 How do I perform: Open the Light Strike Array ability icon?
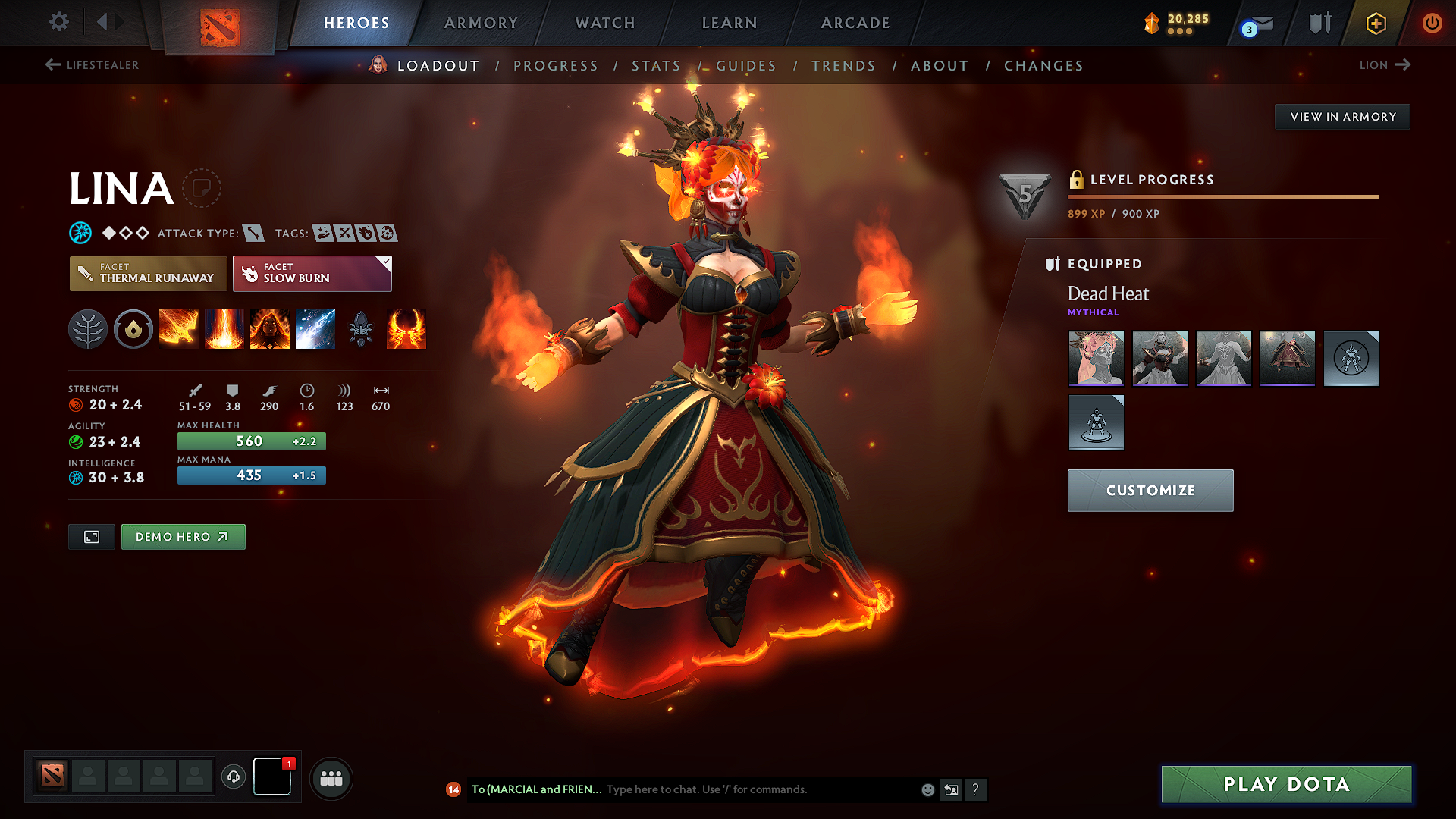pyautogui.click(x=224, y=329)
